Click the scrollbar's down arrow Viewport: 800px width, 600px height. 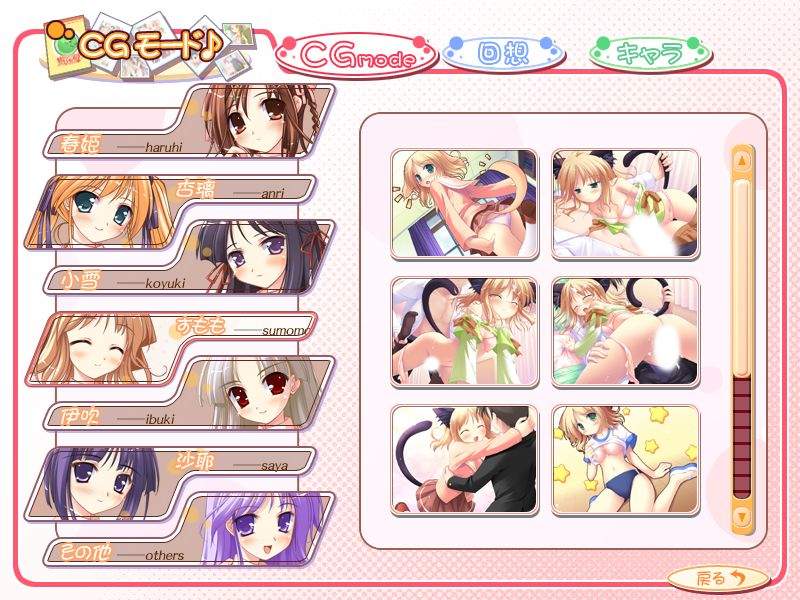(x=742, y=516)
